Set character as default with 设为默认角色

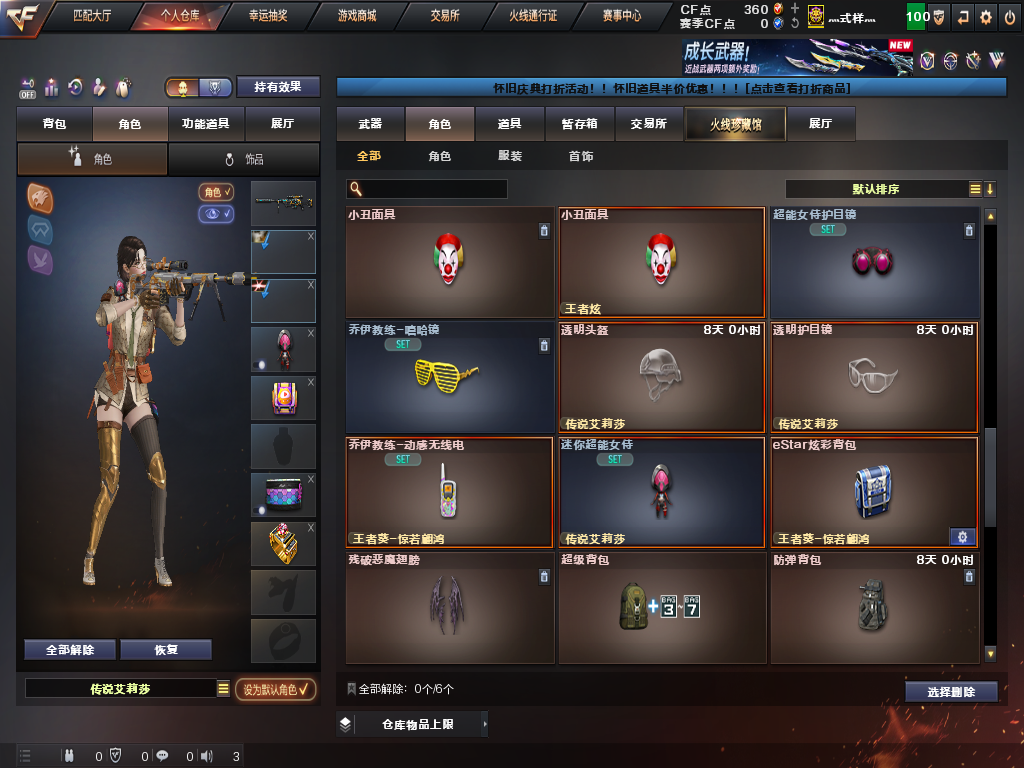click(276, 689)
